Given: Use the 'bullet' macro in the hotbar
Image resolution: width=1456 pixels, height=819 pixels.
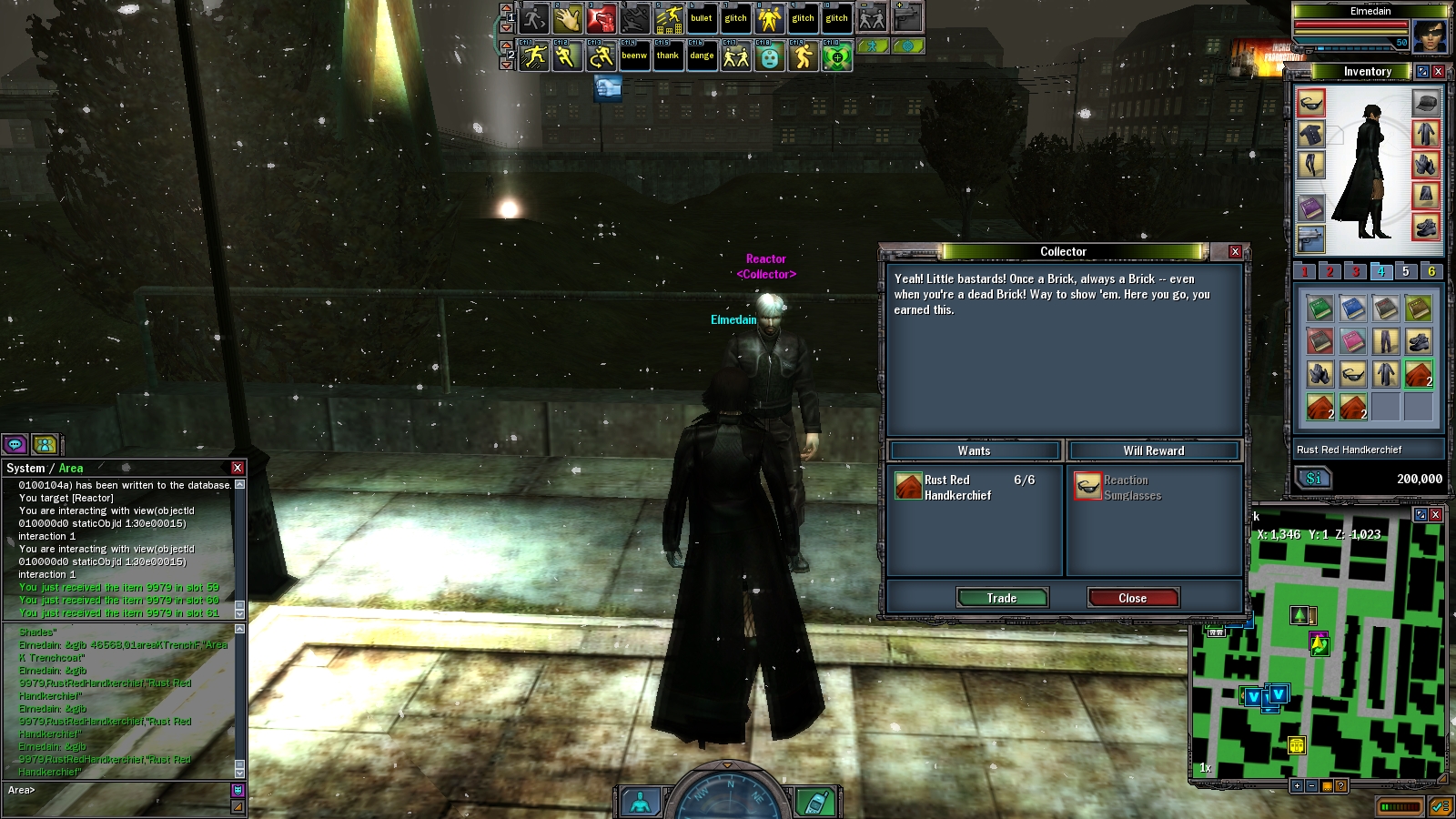Looking at the screenshot, I should (702, 18).
